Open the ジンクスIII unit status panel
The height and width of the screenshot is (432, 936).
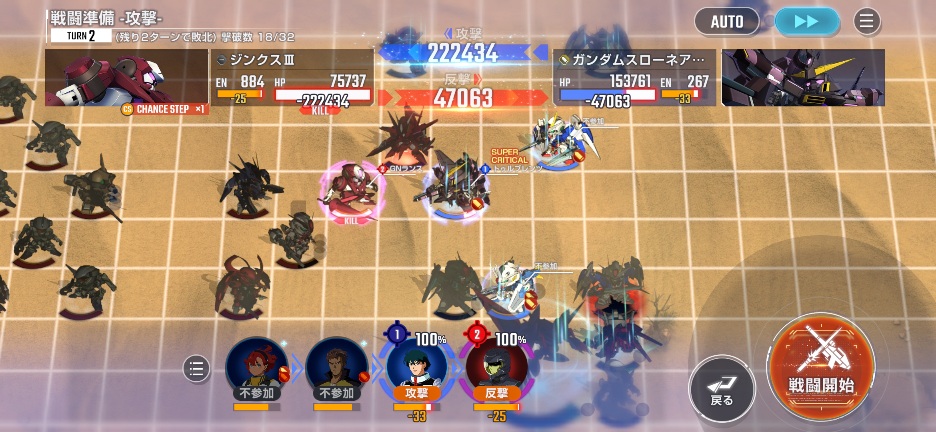coord(292,78)
